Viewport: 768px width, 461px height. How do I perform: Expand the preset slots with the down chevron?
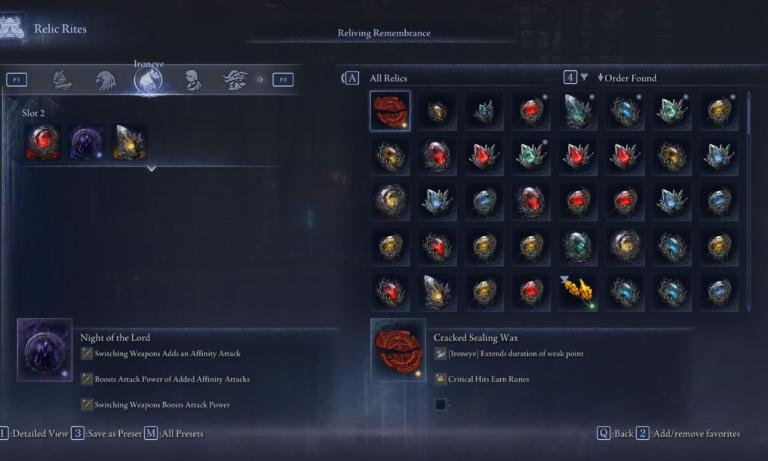pyautogui.click(x=151, y=169)
